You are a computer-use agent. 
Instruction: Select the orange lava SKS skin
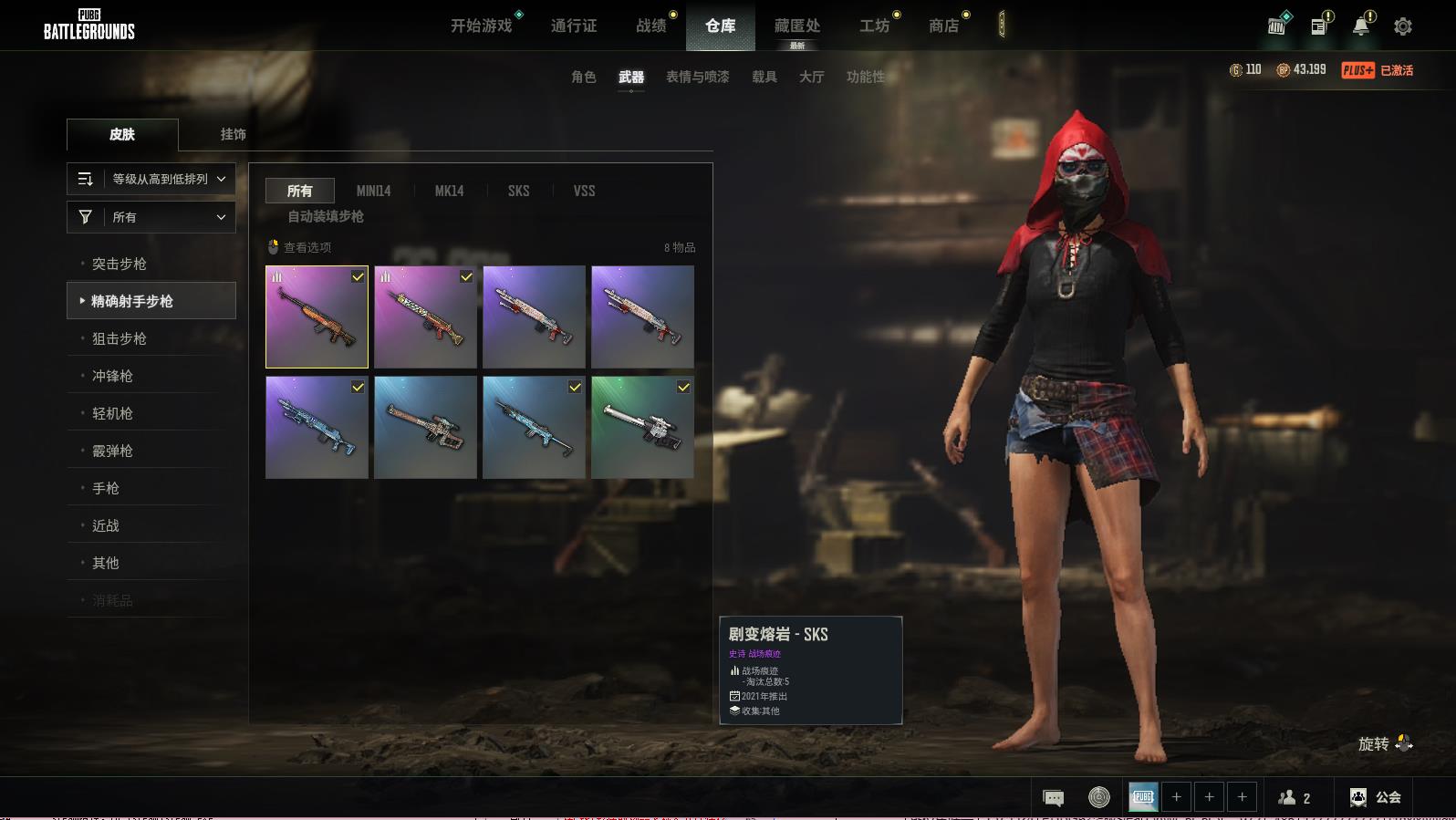click(x=317, y=317)
